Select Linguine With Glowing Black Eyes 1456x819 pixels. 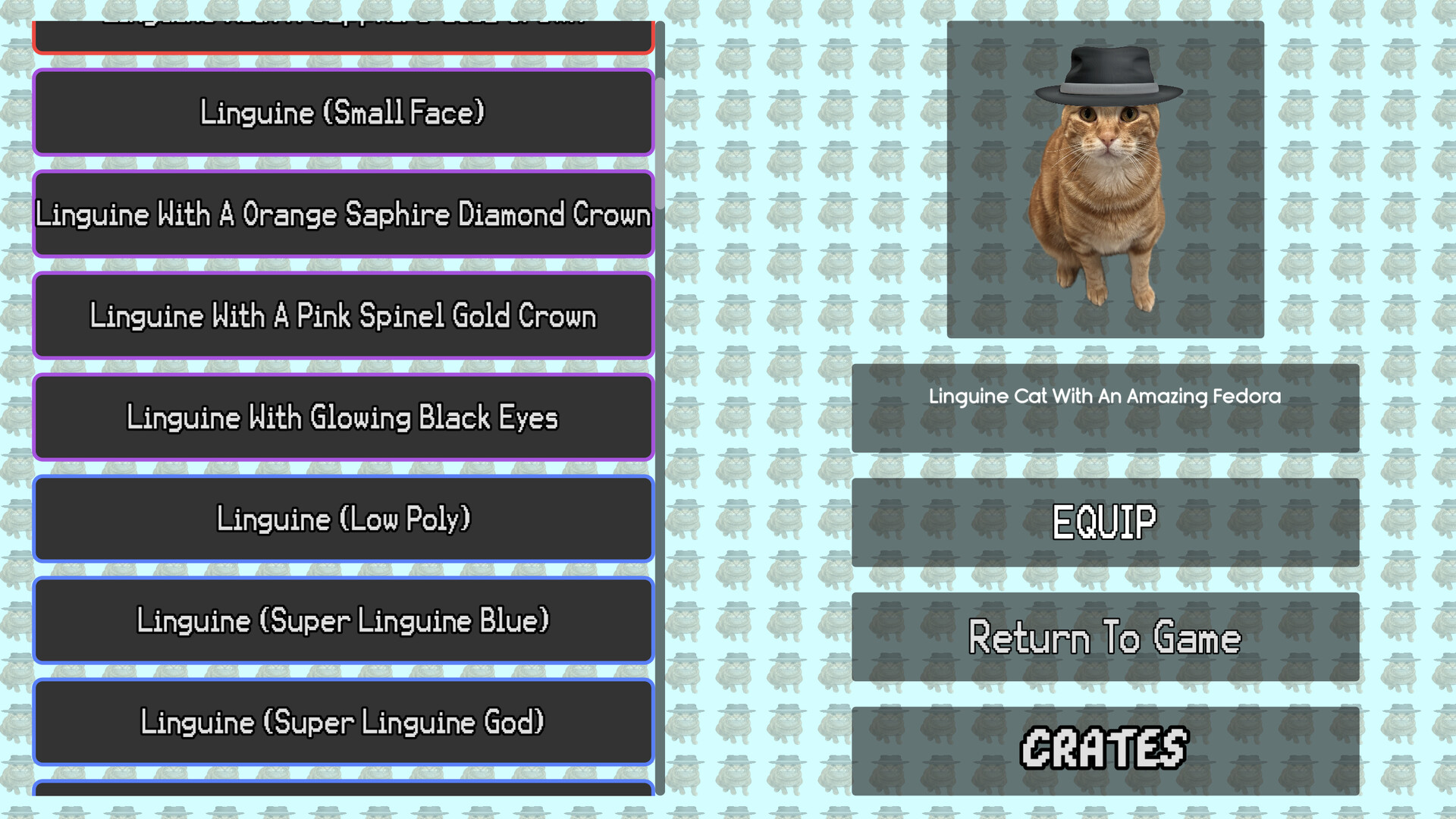343,418
